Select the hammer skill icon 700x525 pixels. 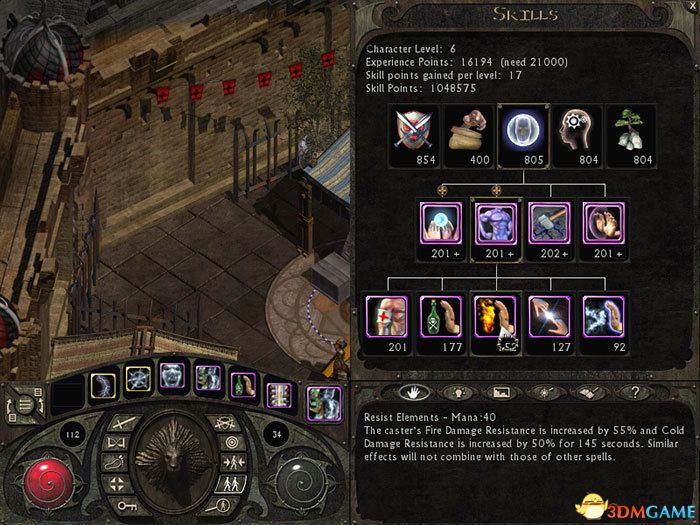point(549,225)
